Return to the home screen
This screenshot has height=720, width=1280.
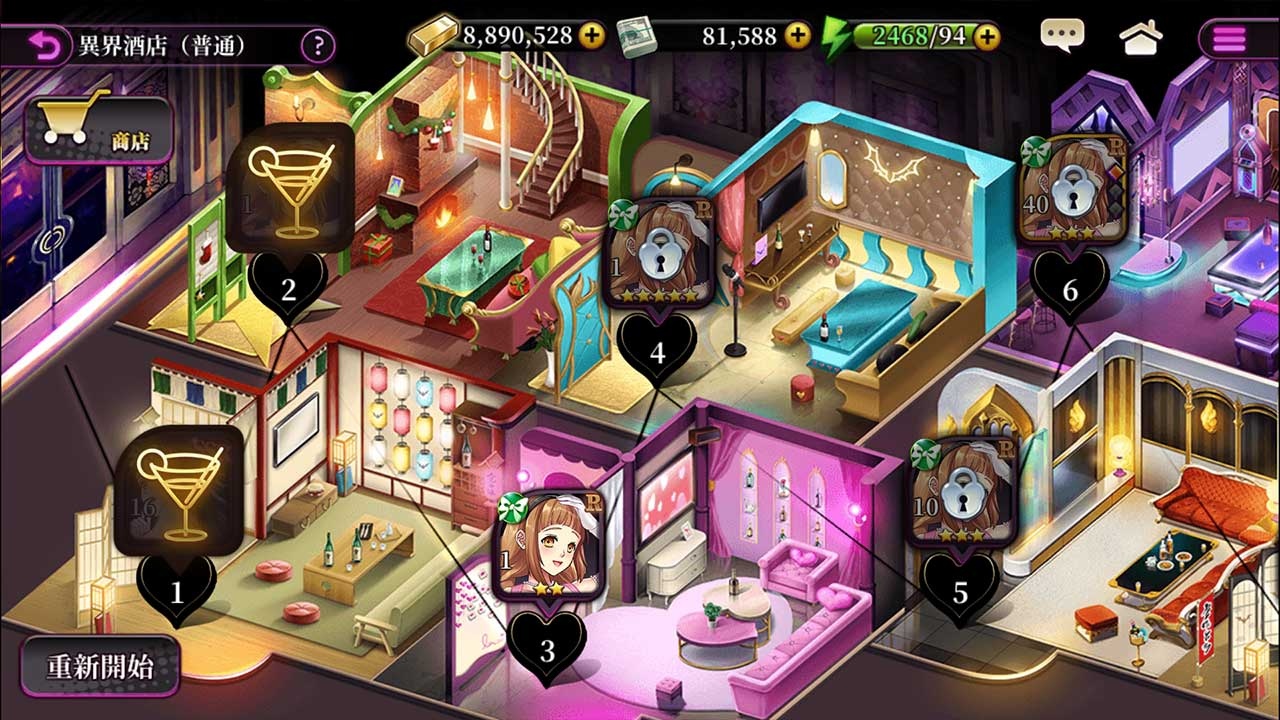coord(1141,38)
